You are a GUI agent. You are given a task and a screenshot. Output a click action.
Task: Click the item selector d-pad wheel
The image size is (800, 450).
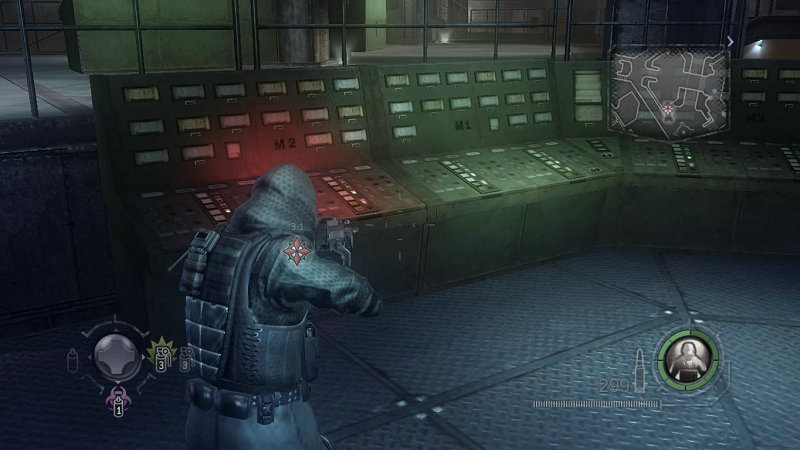click(116, 354)
